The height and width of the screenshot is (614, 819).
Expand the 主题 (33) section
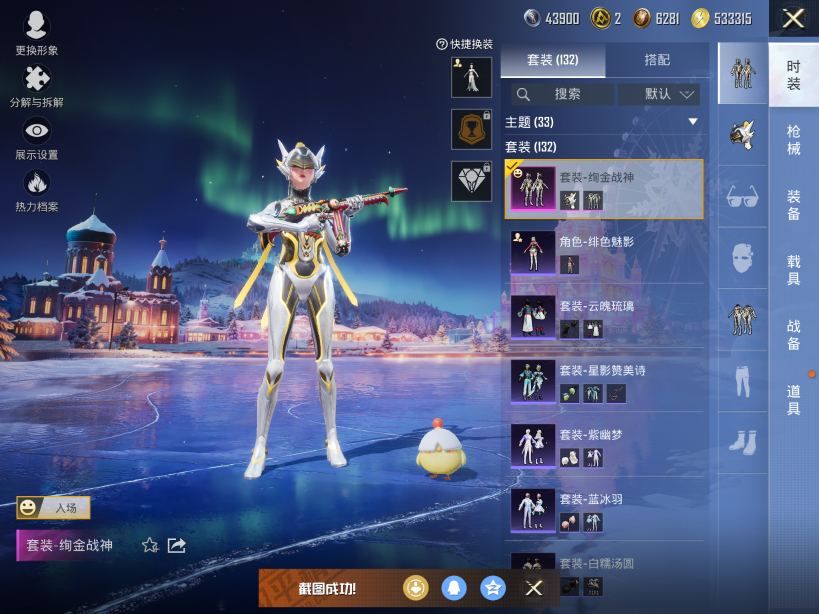click(692, 122)
